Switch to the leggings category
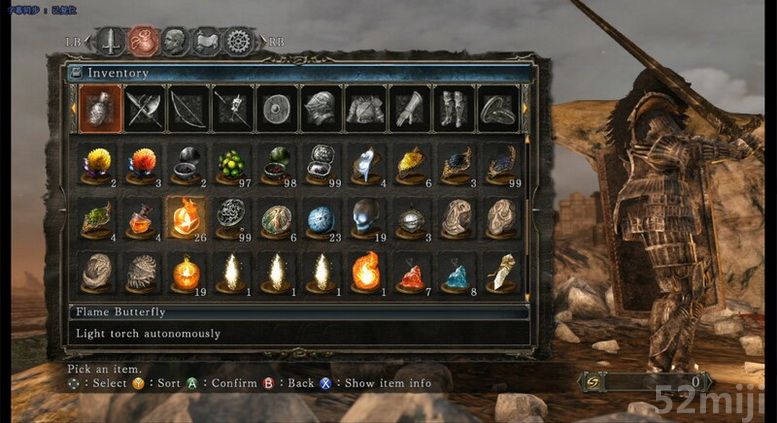Viewport: 777px width, 423px height. pyautogui.click(x=452, y=108)
